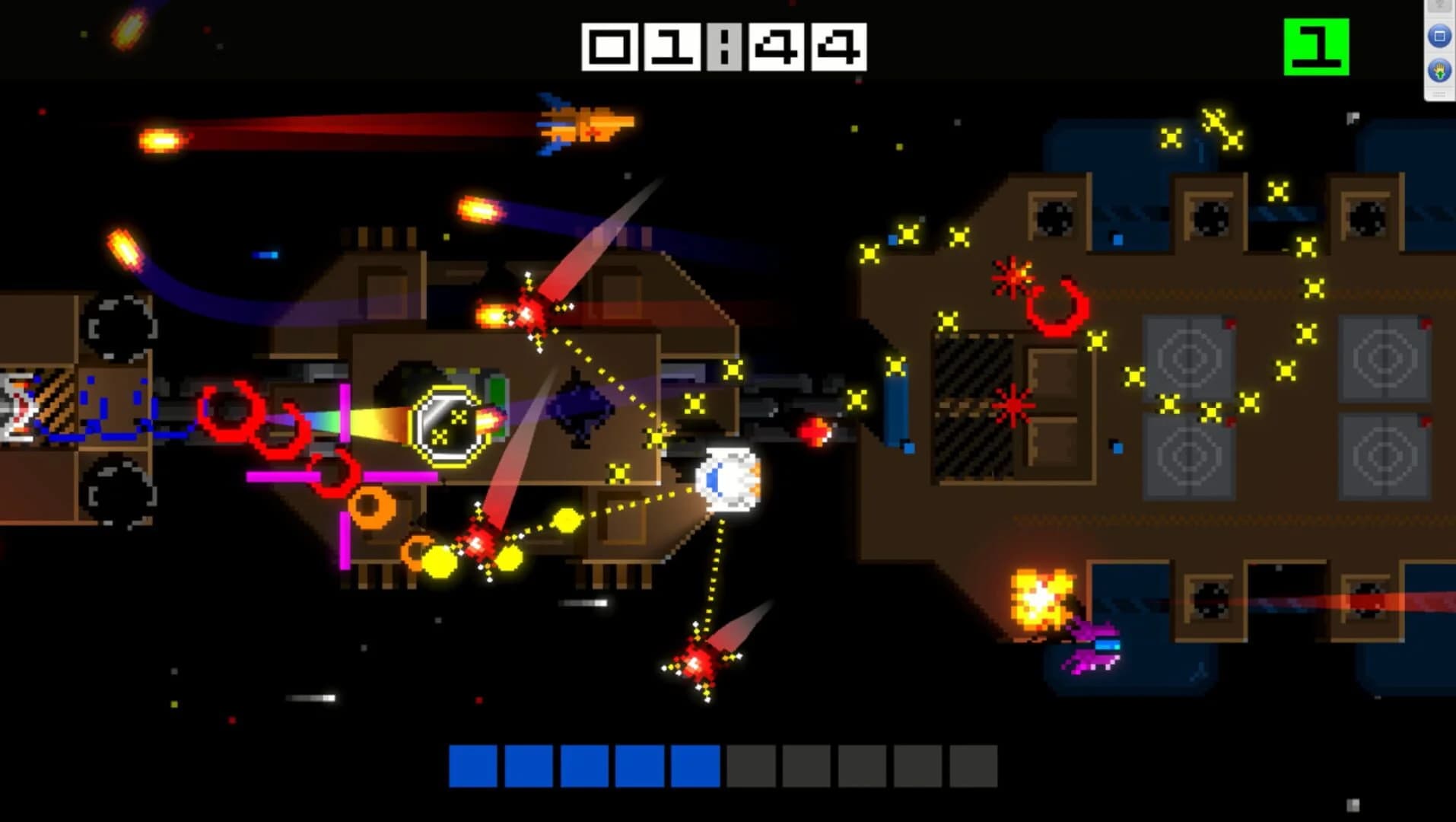Viewport: 1456px width, 822px height.
Task: Click the red drone with yellow tracer trail
Action: 531,314
